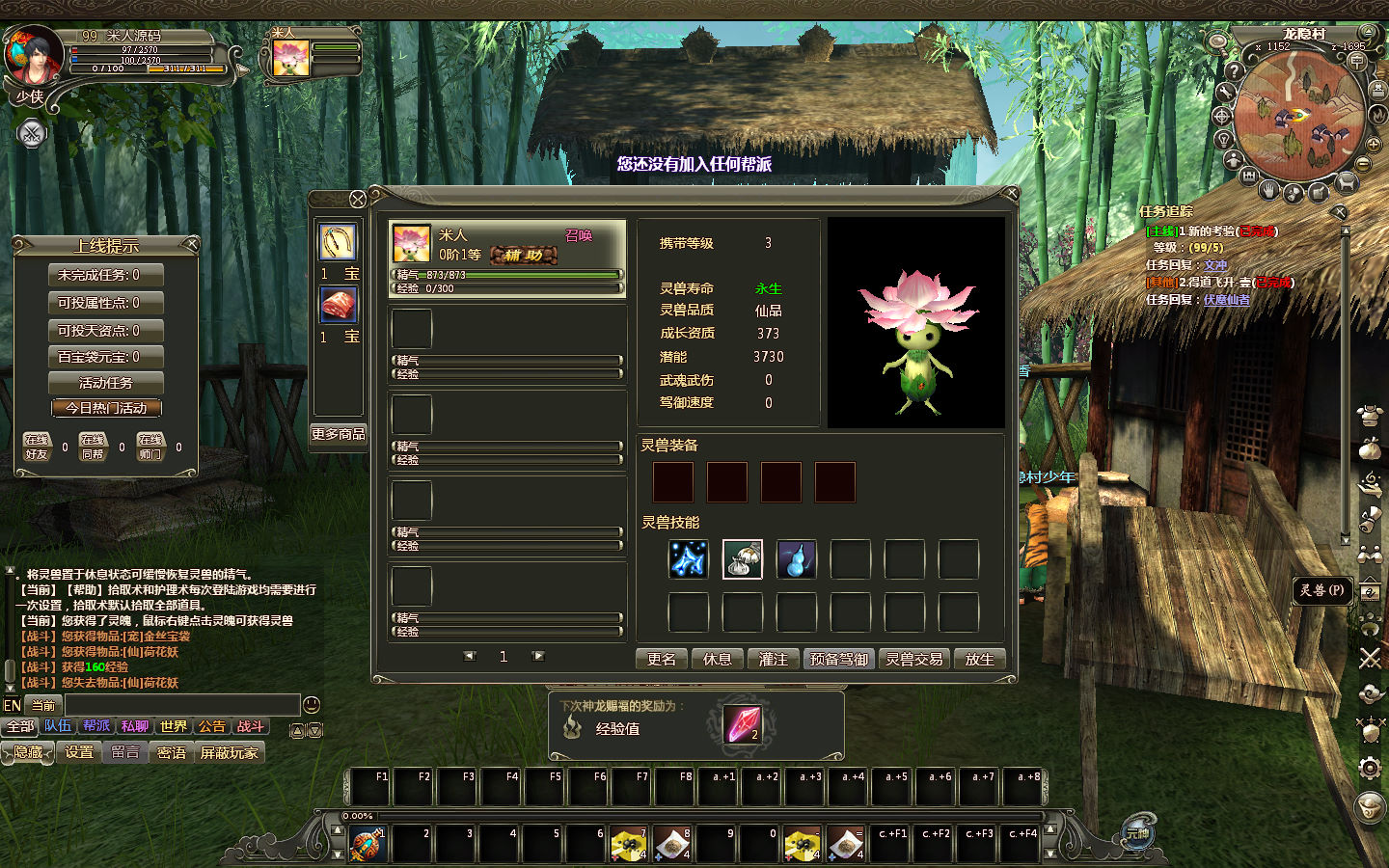The height and width of the screenshot is (868, 1389).
Task: Click the pink crystal reward icon
Action: (x=743, y=724)
